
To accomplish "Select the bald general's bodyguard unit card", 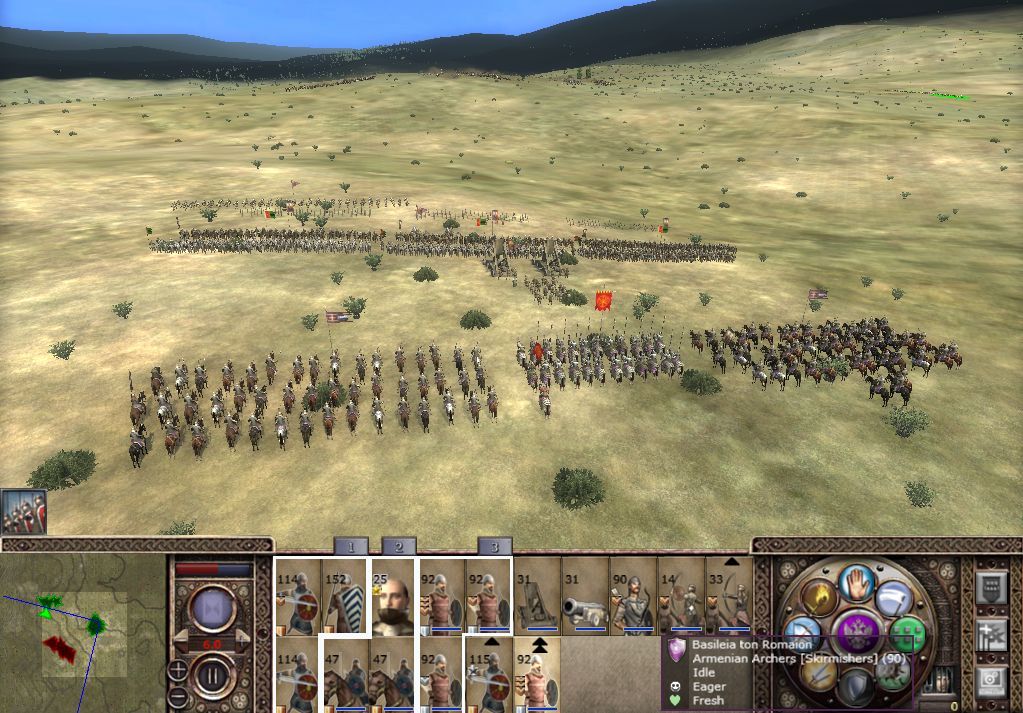I will coord(393,597).
